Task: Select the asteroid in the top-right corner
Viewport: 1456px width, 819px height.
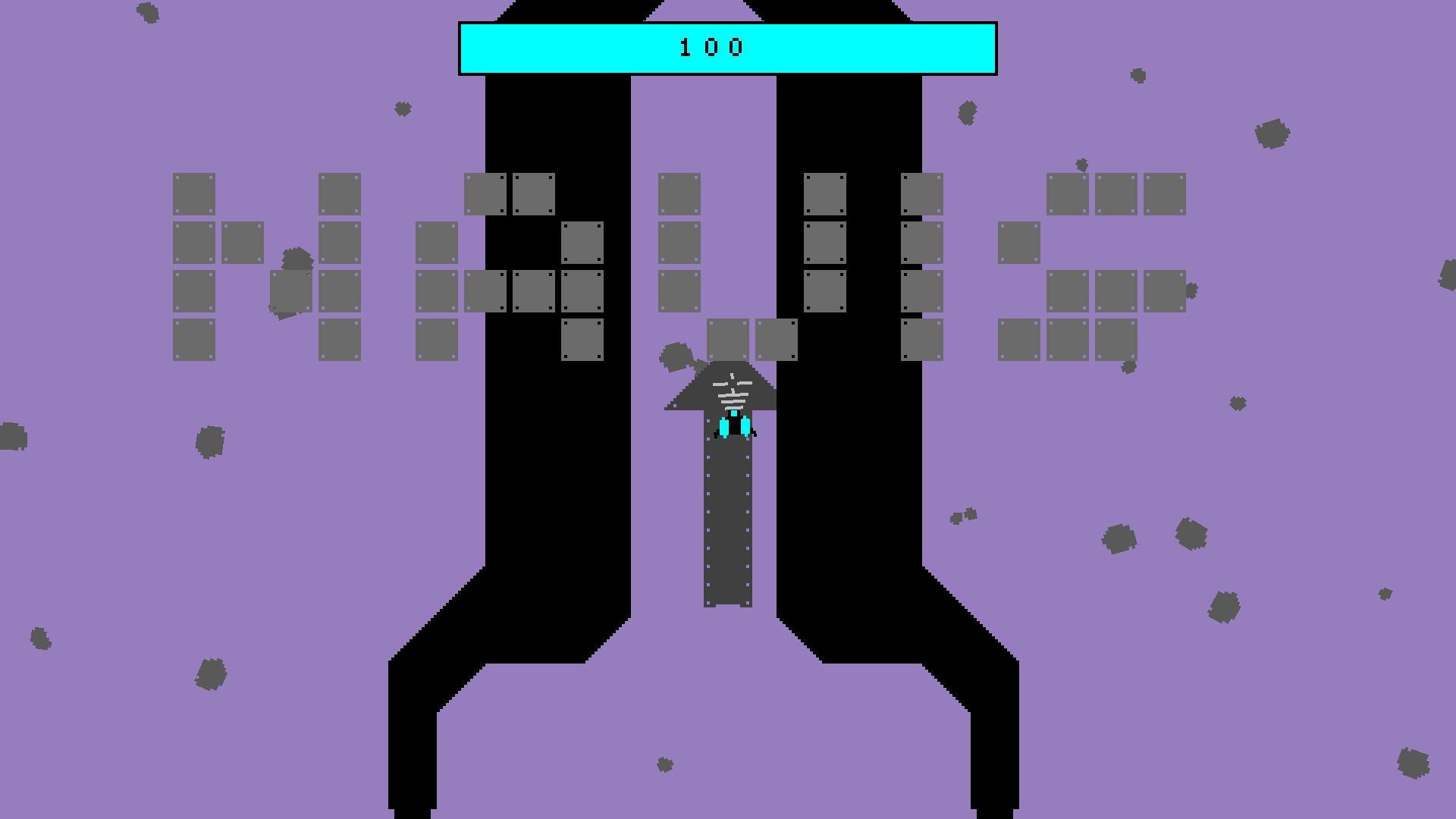Action: [1272, 135]
